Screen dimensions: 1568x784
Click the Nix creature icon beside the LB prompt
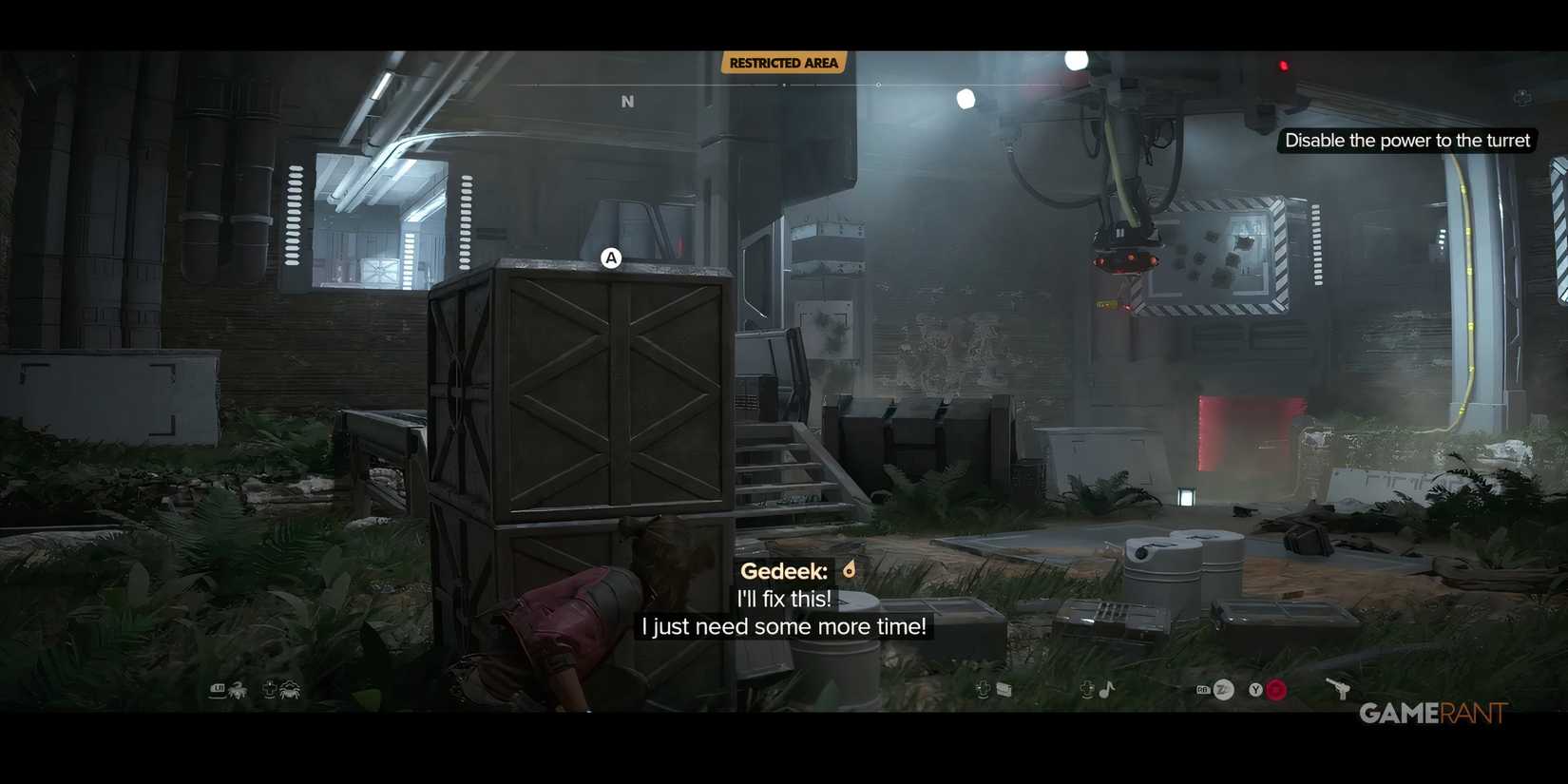point(239,690)
